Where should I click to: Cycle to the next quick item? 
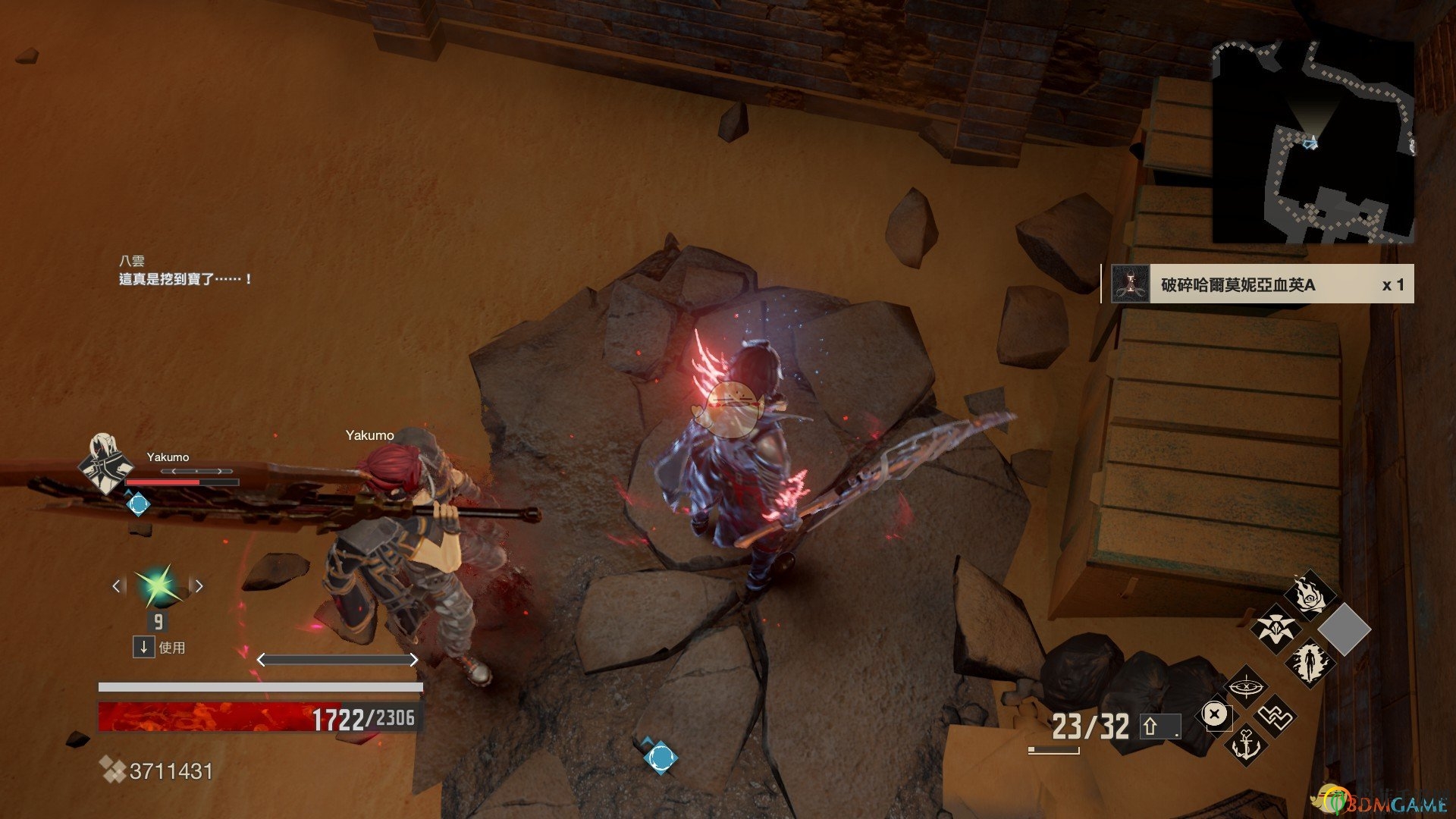tap(199, 585)
